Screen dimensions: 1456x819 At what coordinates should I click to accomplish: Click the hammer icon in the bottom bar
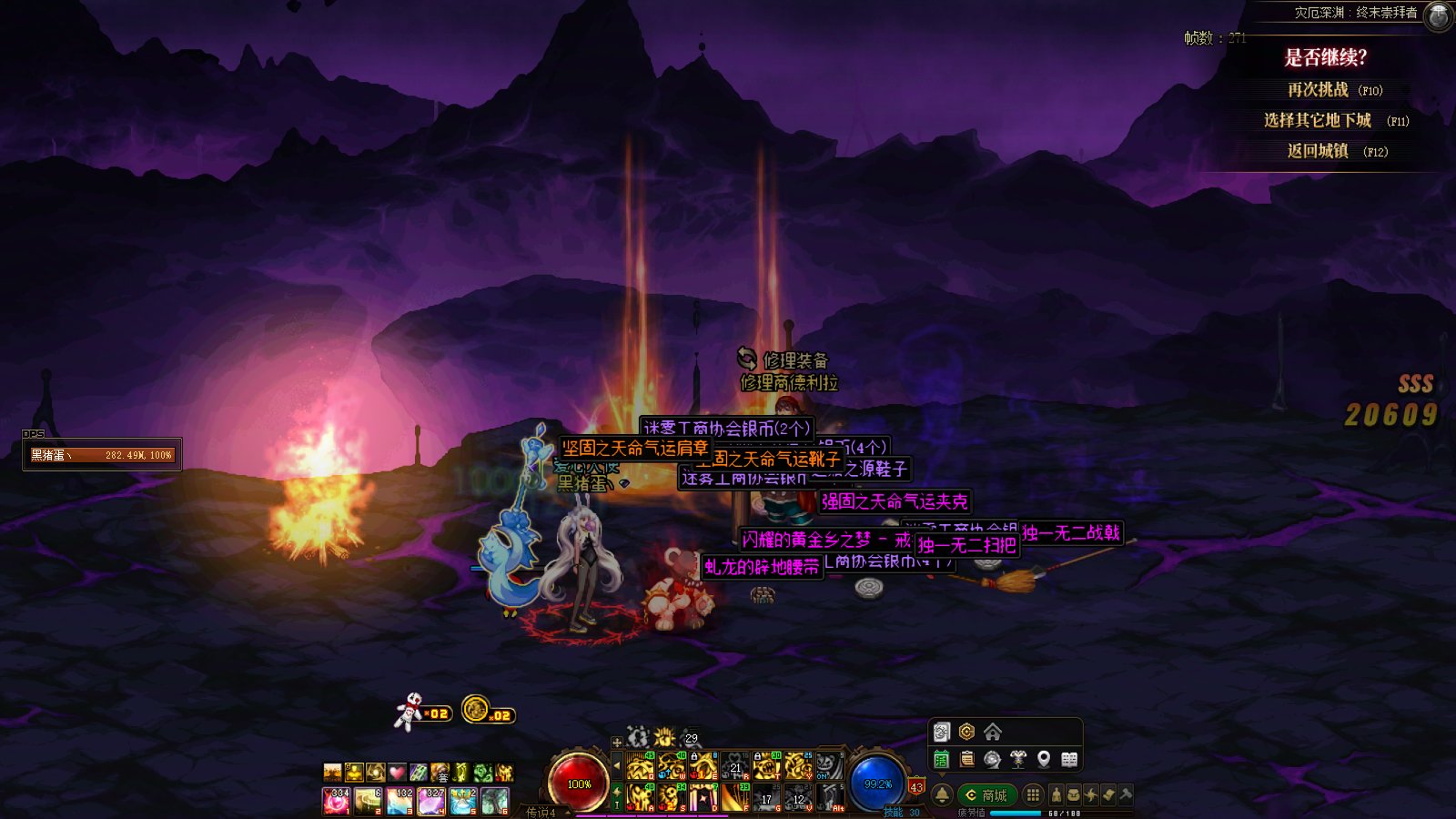[x=1126, y=795]
